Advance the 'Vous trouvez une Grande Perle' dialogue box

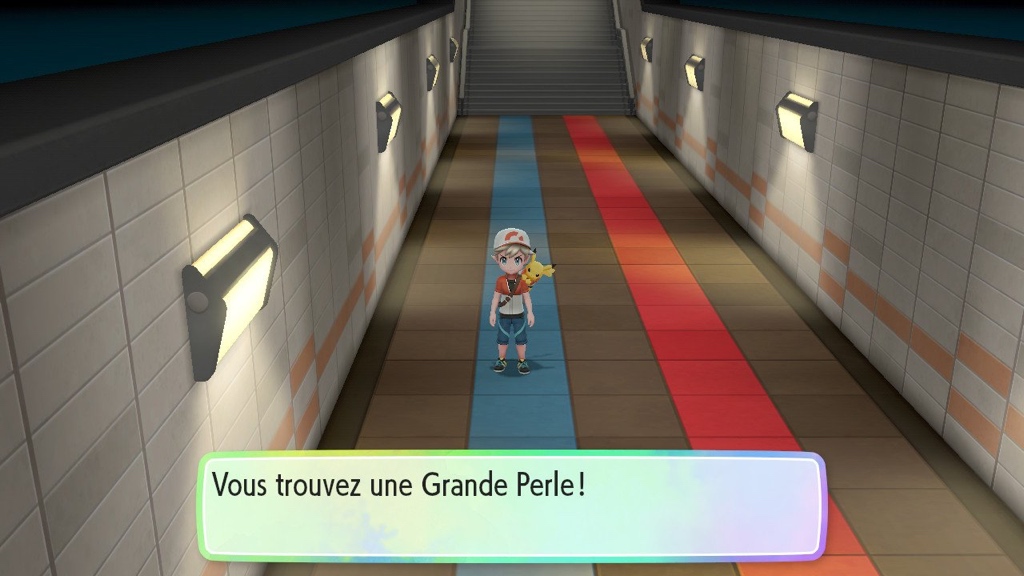[x=511, y=505]
